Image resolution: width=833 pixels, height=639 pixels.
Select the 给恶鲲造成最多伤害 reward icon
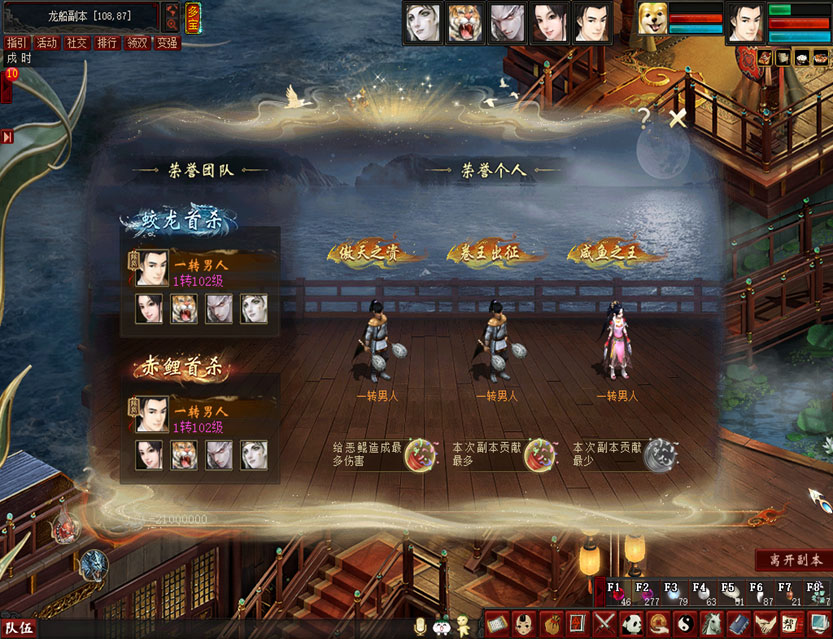tap(418, 453)
